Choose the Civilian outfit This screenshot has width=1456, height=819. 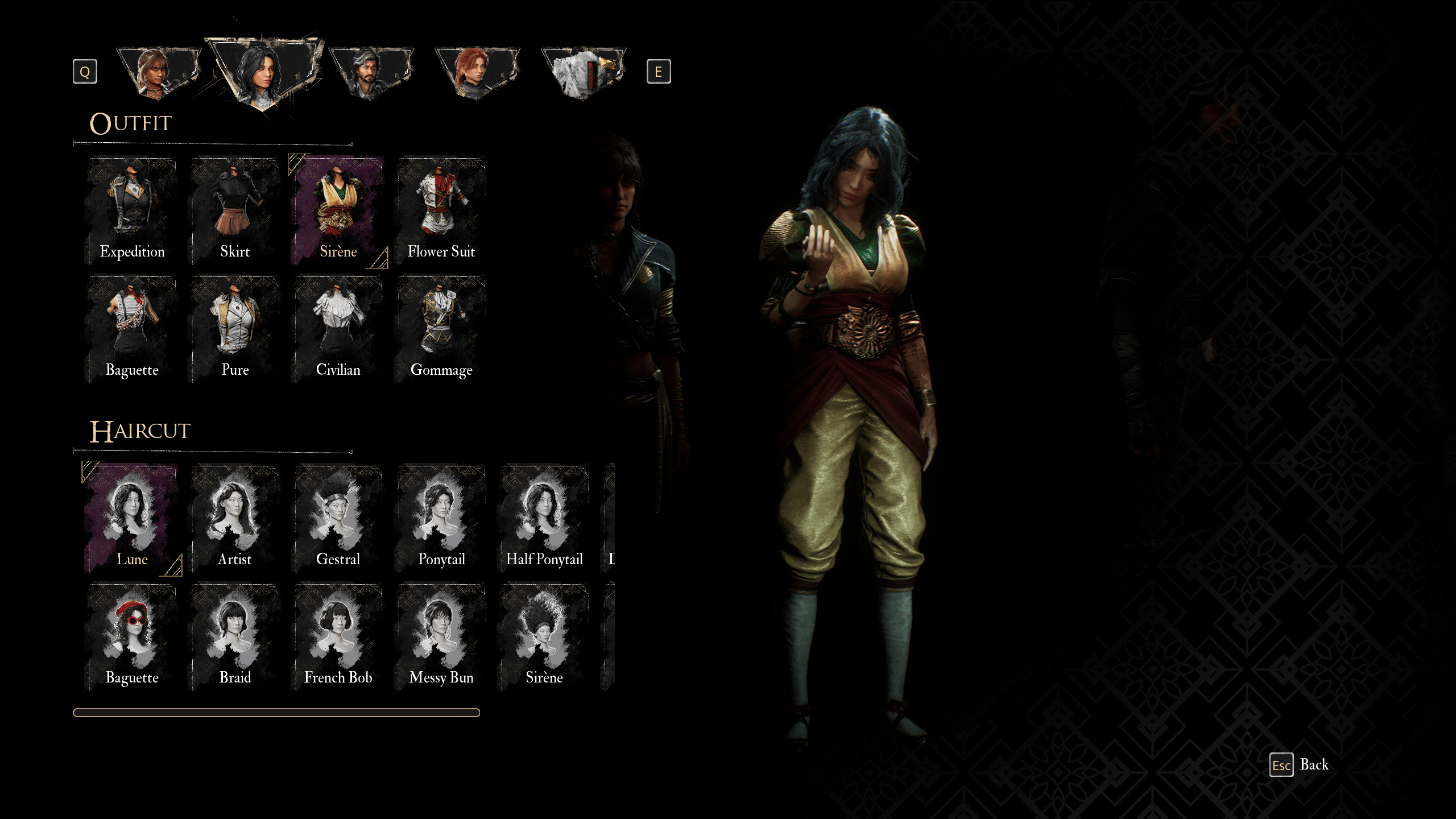point(338,330)
